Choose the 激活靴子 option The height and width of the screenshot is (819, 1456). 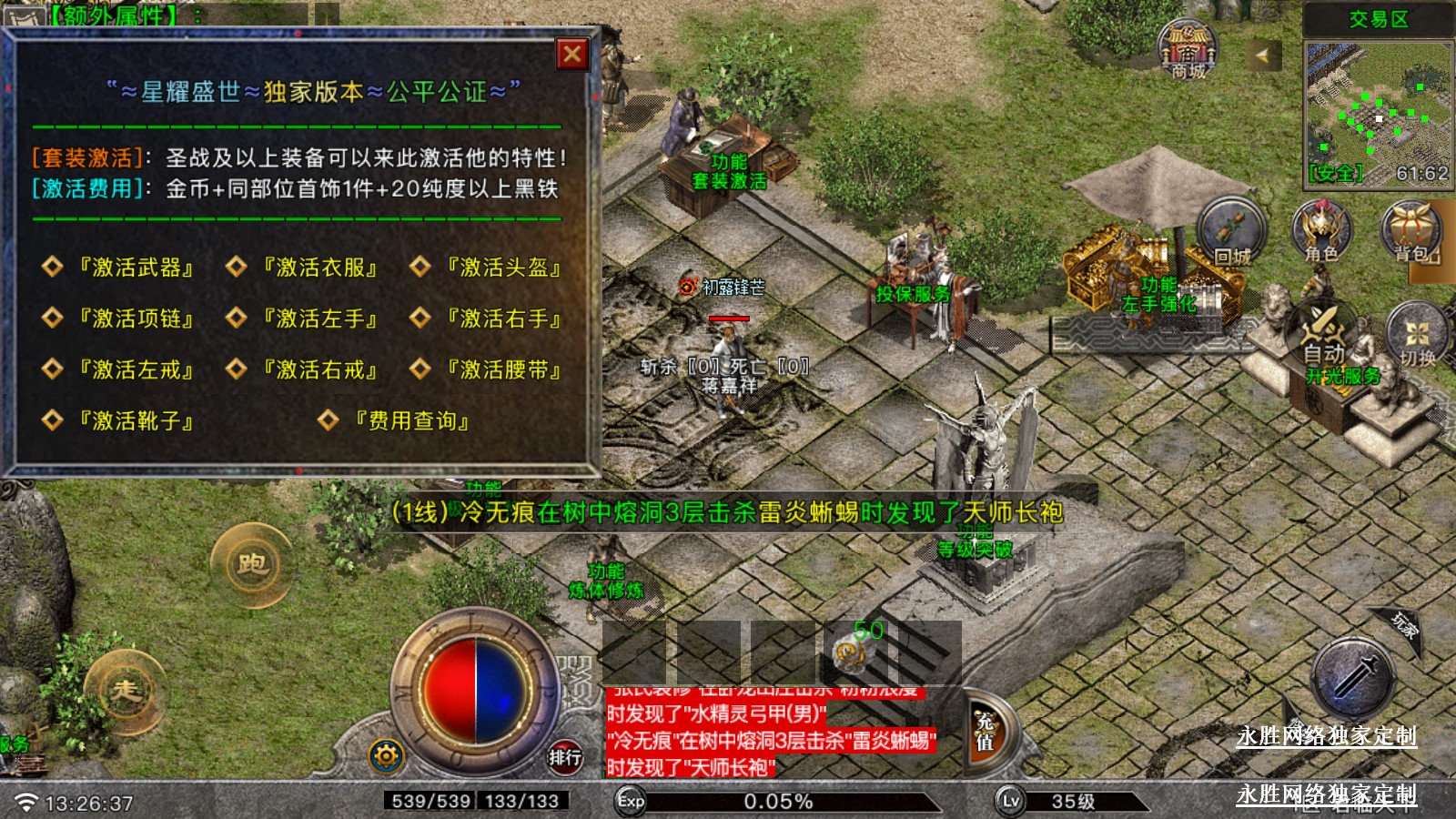136,420
